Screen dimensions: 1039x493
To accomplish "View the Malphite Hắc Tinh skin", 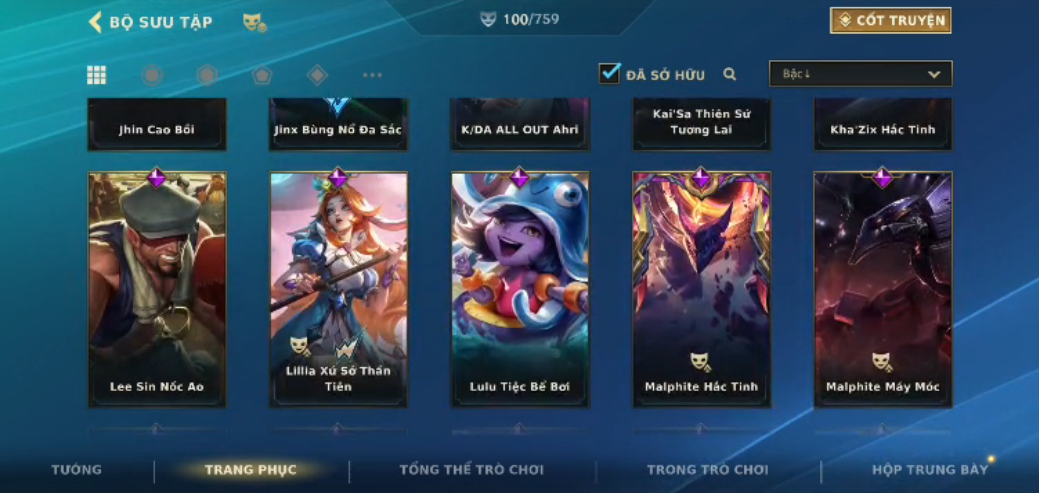I will (x=701, y=290).
